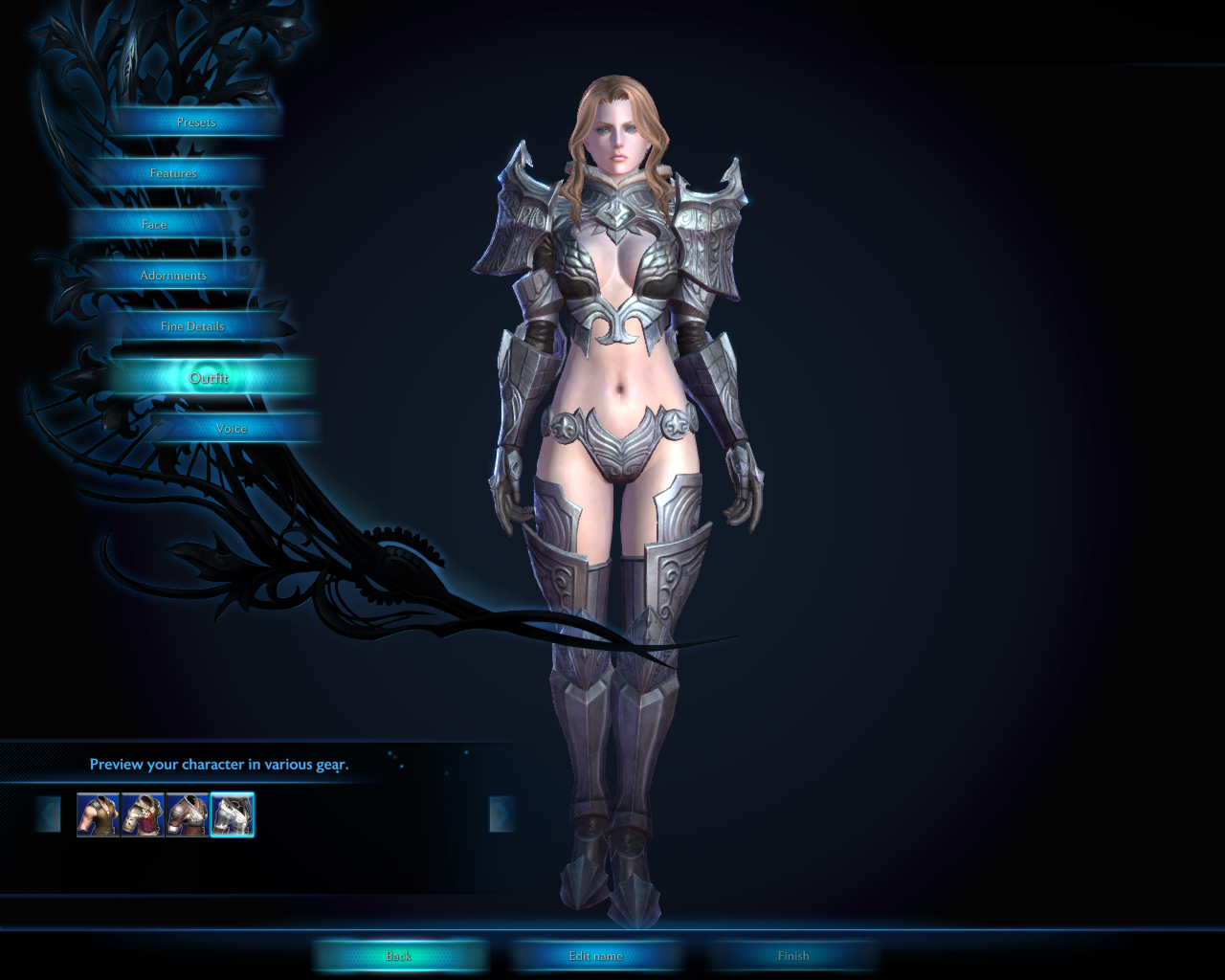Screen dimensions: 1225x980
Task: Go to the Features section
Action: pos(173,173)
